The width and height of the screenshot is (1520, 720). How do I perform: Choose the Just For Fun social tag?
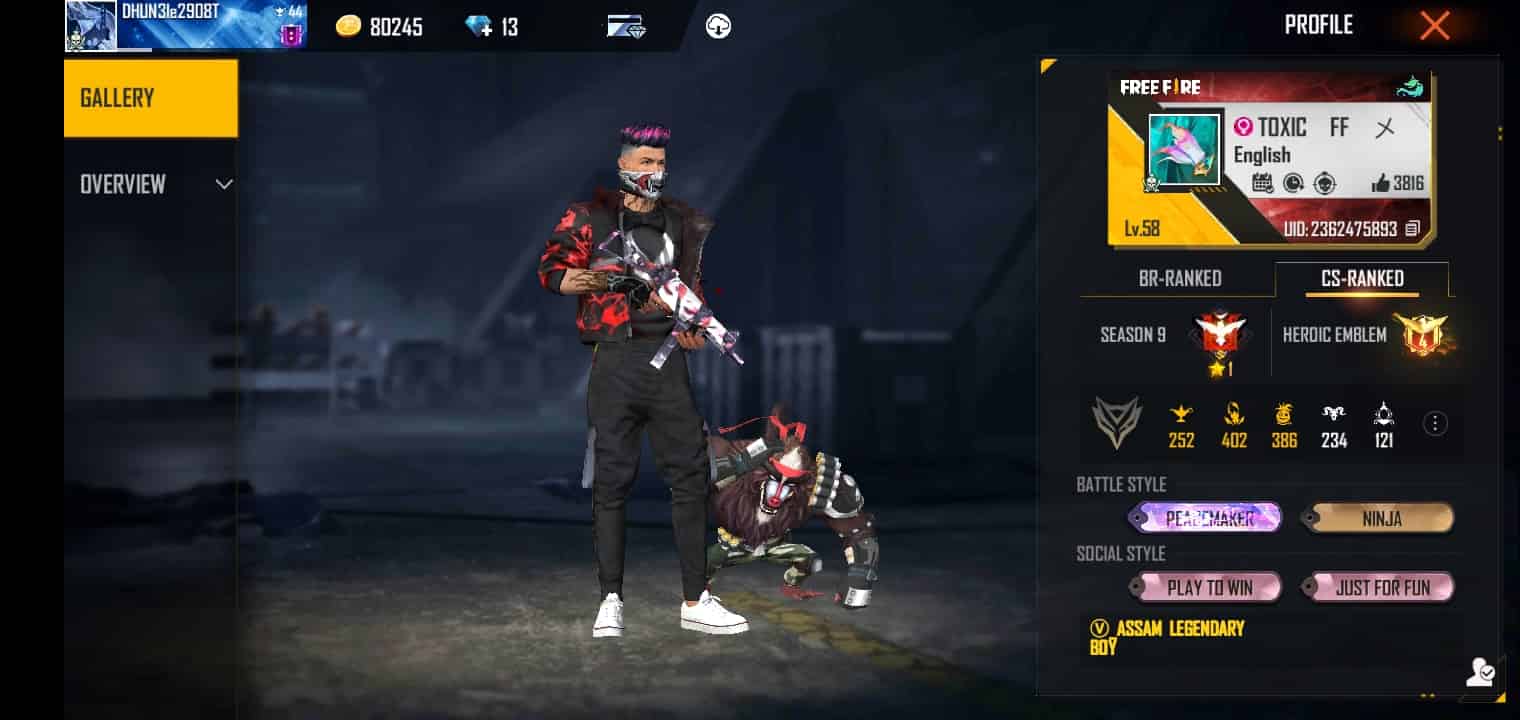(x=1381, y=587)
